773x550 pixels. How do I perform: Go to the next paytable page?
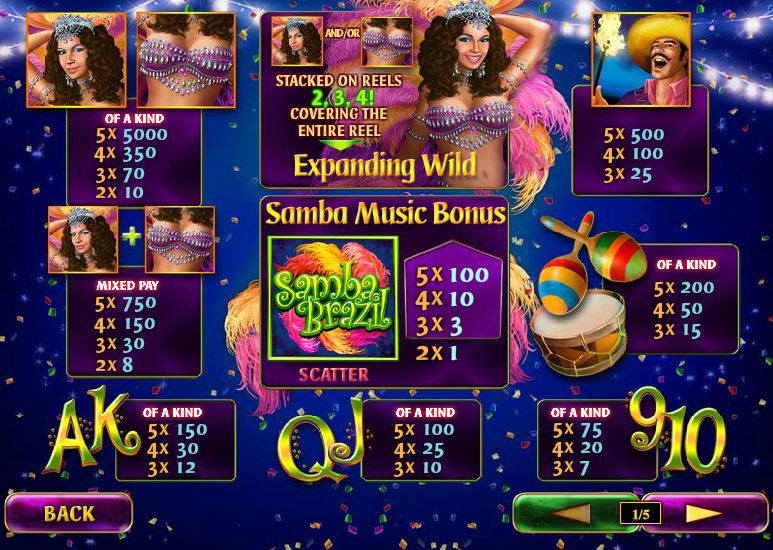coord(704,514)
